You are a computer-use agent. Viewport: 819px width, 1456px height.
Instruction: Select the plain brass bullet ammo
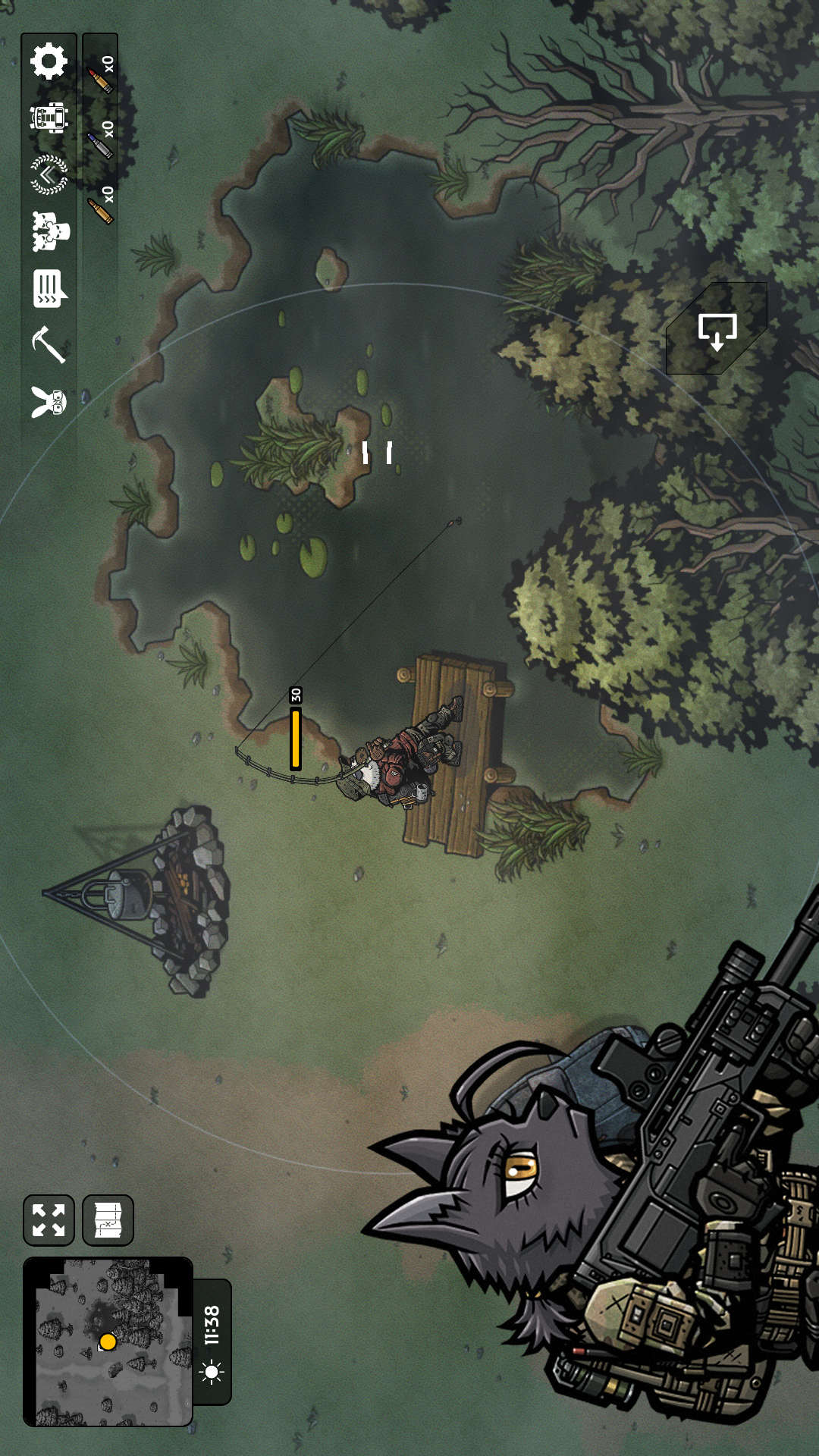pos(100,206)
